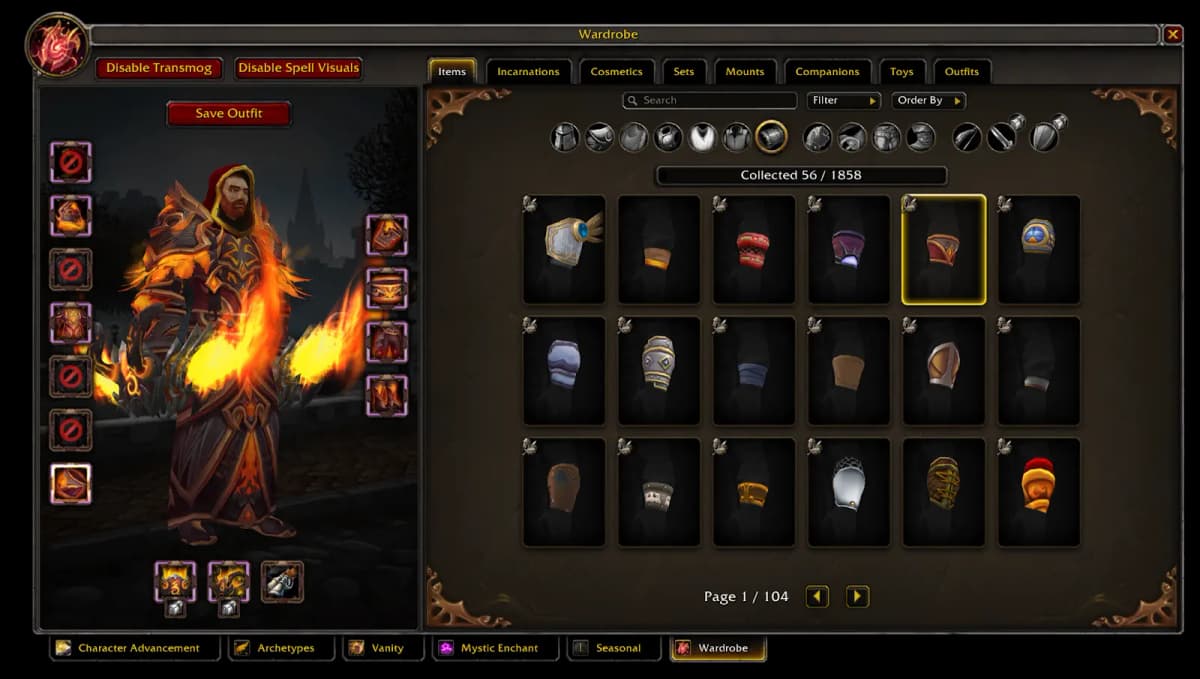View the Outfits tab
This screenshot has width=1200, height=679.
(x=962, y=72)
